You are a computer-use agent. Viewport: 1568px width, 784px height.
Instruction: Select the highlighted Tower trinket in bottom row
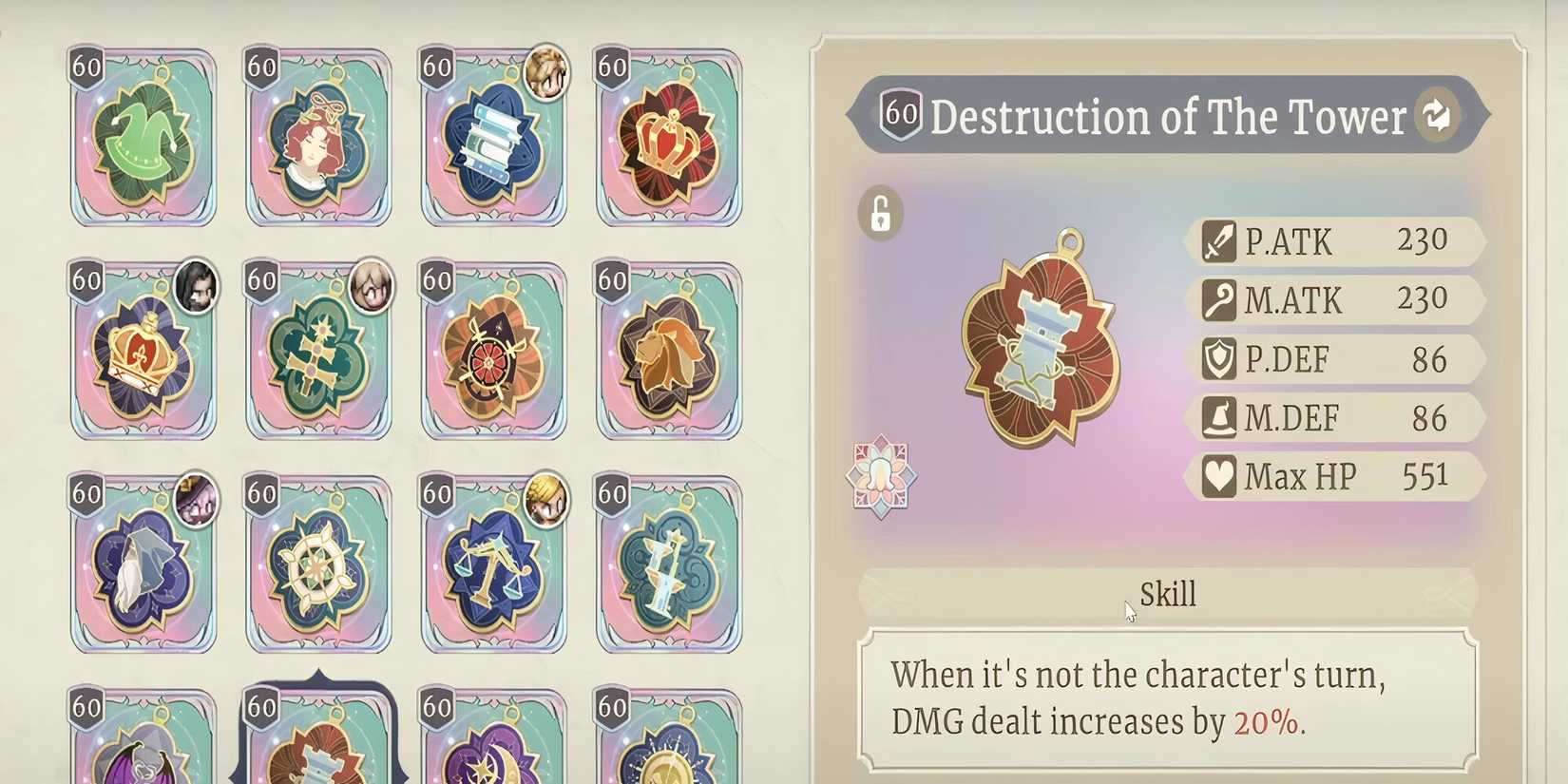pos(318,751)
